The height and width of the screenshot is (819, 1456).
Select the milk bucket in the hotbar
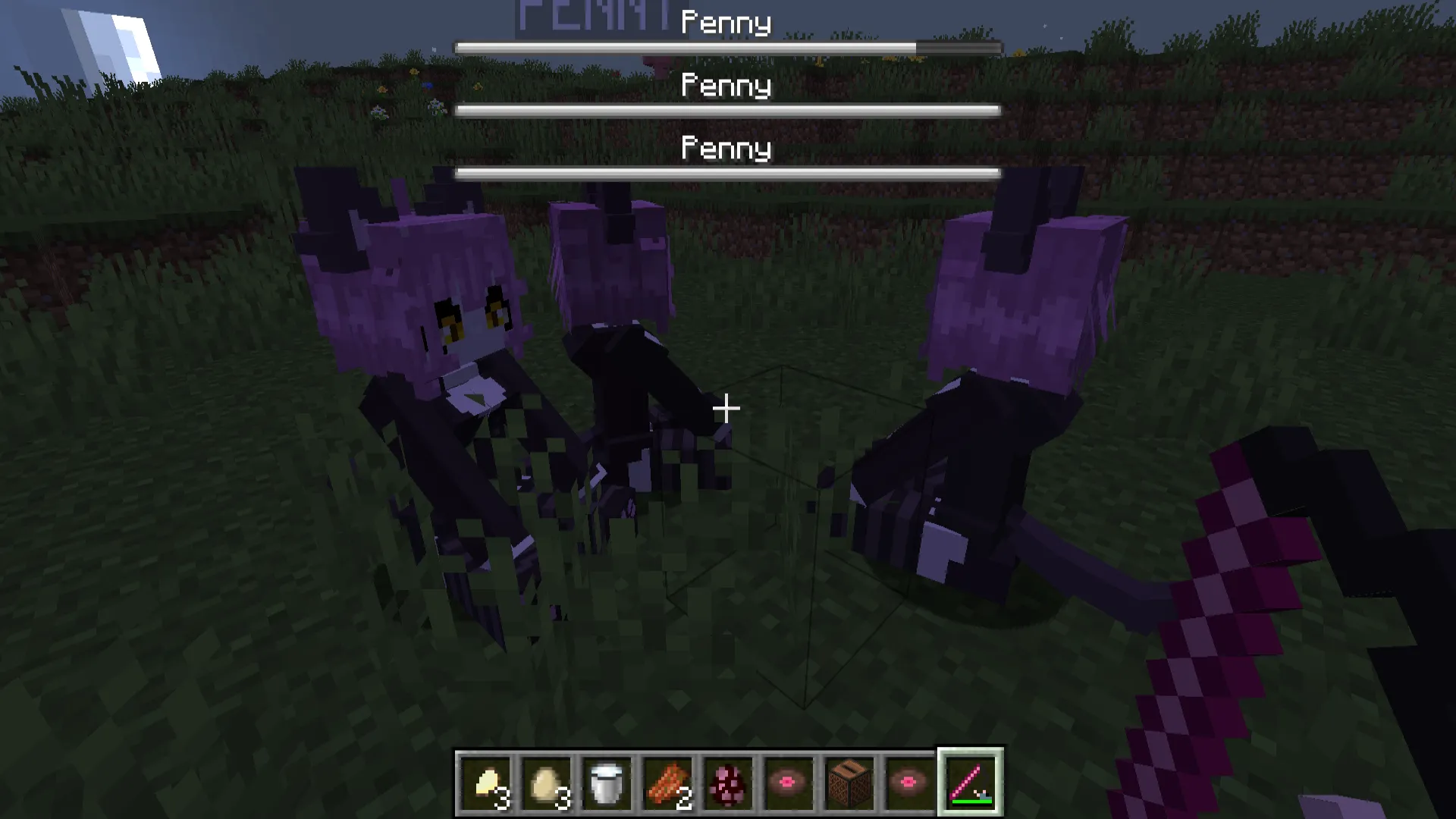(x=607, y=781)
